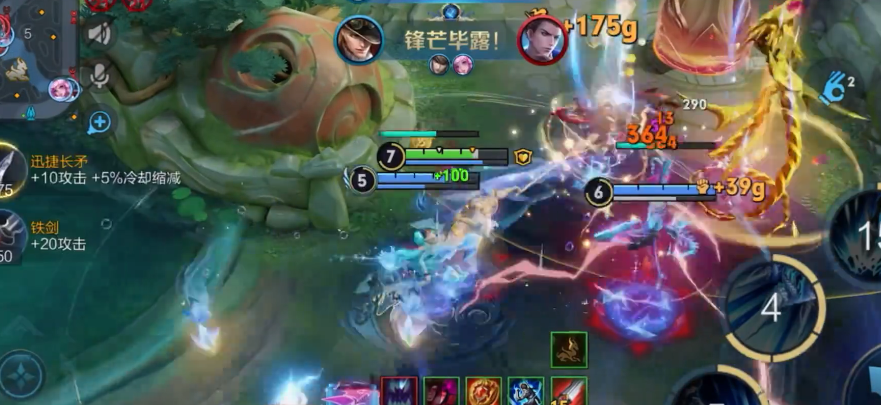
Task: Tap the red-ringed enemy hero portrait
Action: 541,40
